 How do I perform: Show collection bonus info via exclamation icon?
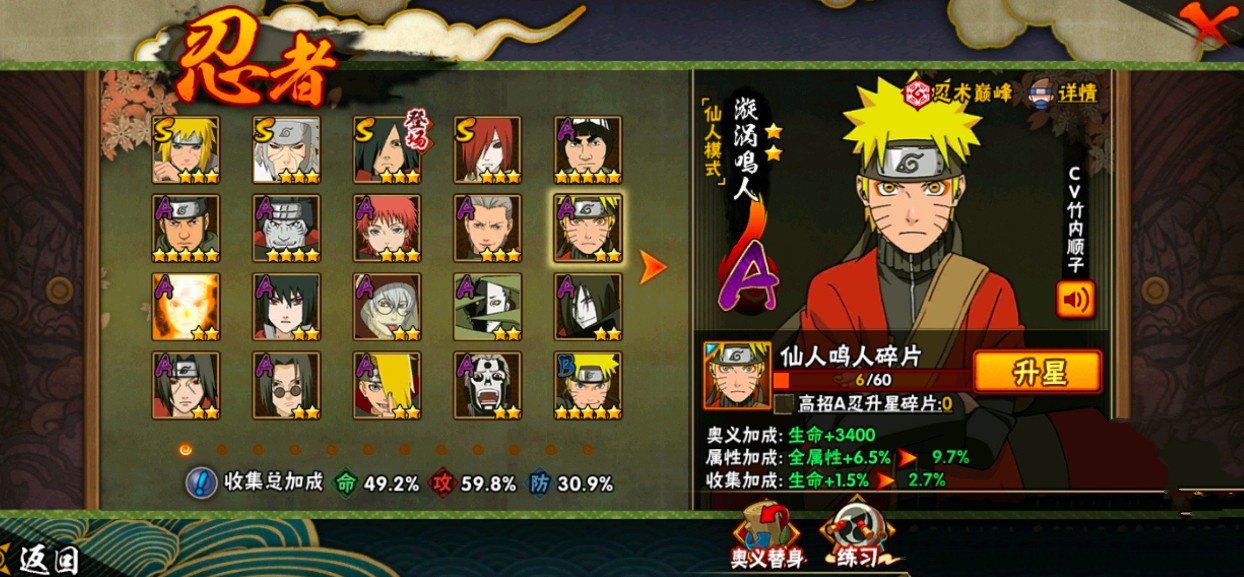(x=201, y=483)
